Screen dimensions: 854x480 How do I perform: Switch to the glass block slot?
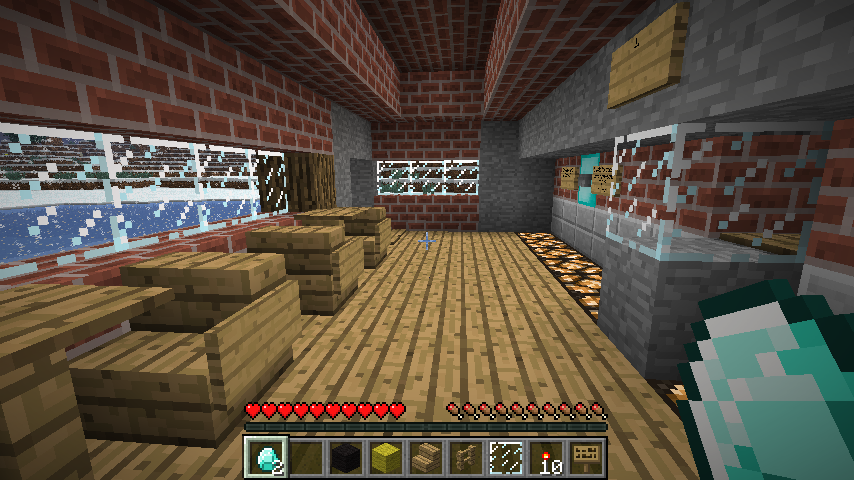pos(506,457)
